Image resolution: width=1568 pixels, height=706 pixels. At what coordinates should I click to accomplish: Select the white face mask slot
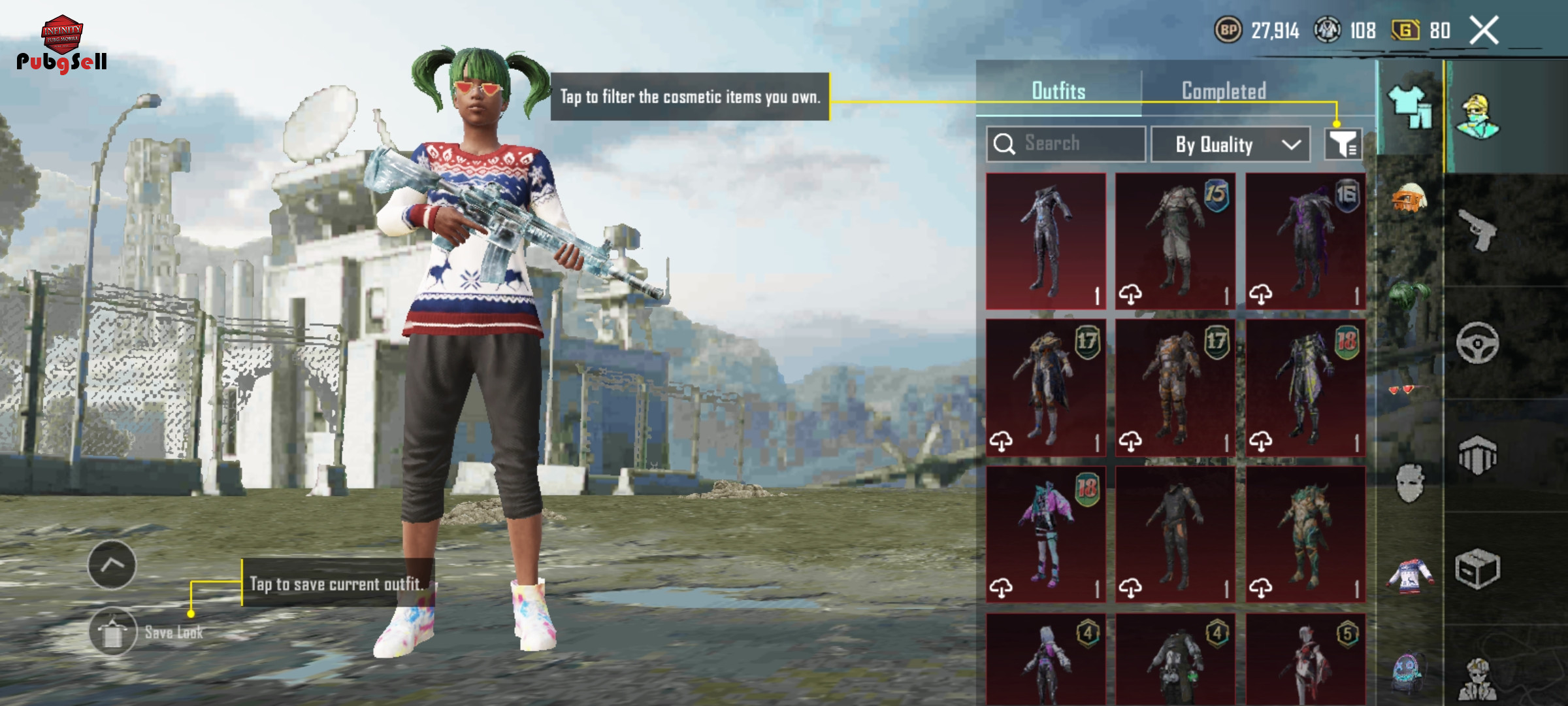tap(1409, 483)
